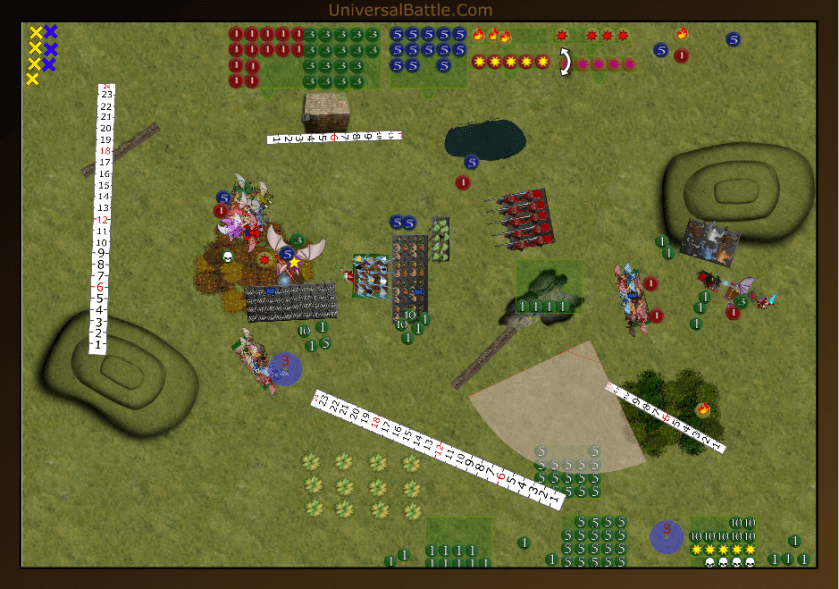
Task: Click the white curved rotation arrow
Action: 565,62
